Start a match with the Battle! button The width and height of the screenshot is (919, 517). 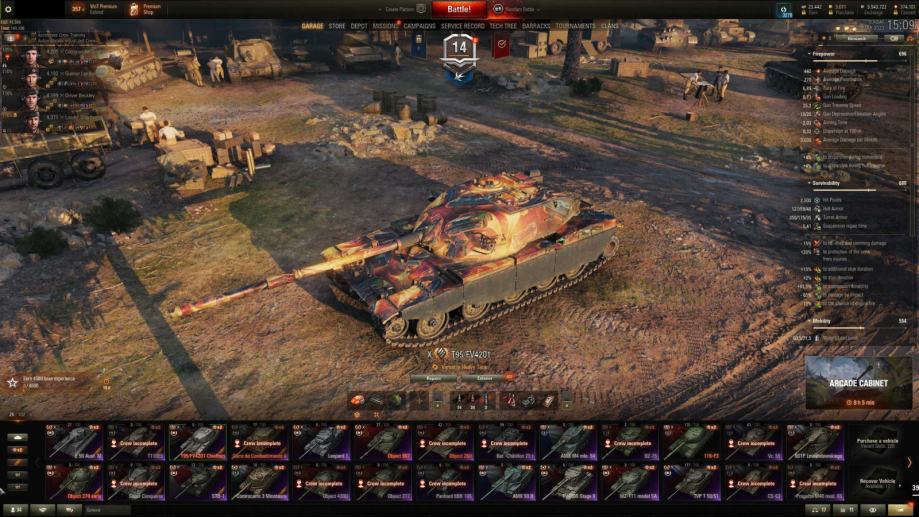(459, 9)
